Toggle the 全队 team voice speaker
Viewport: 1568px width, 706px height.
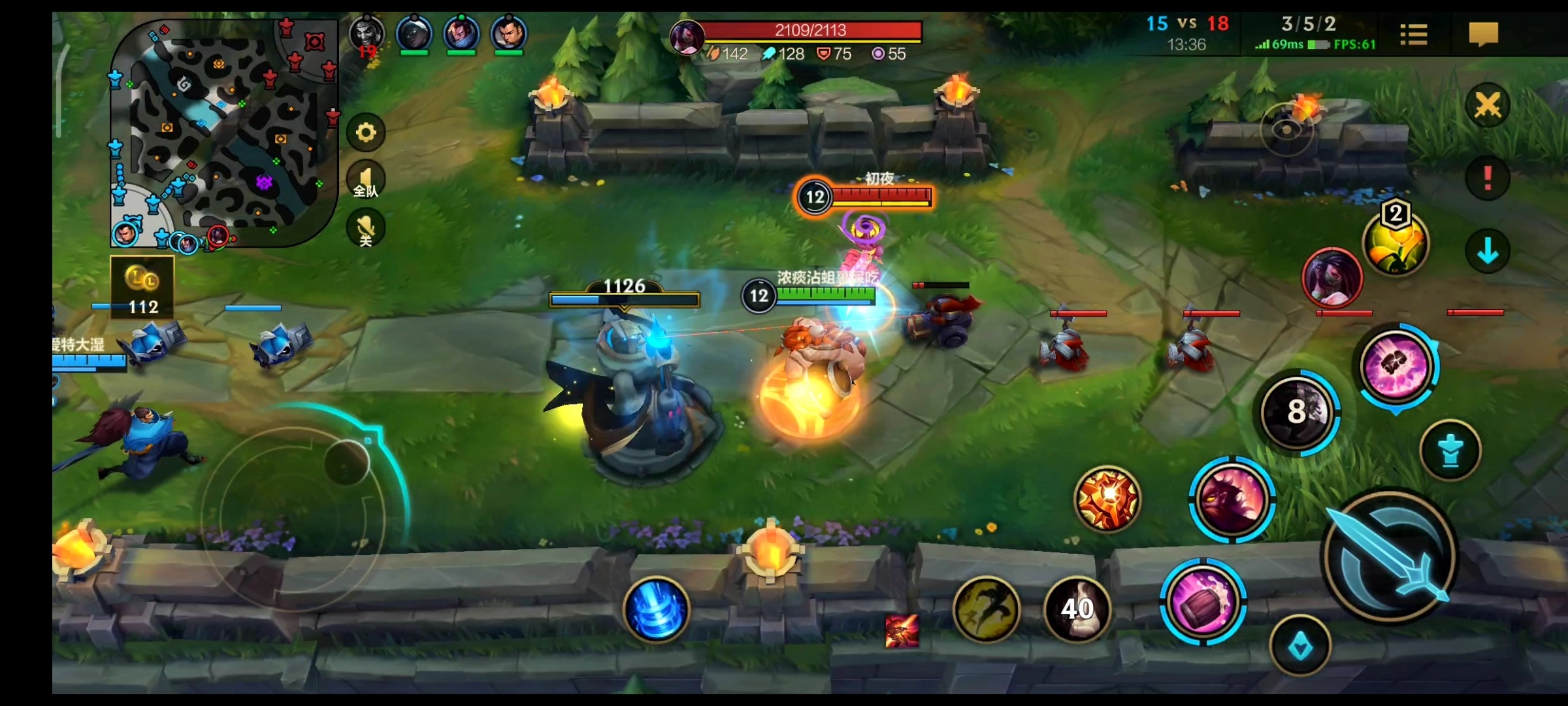point(366,180)
